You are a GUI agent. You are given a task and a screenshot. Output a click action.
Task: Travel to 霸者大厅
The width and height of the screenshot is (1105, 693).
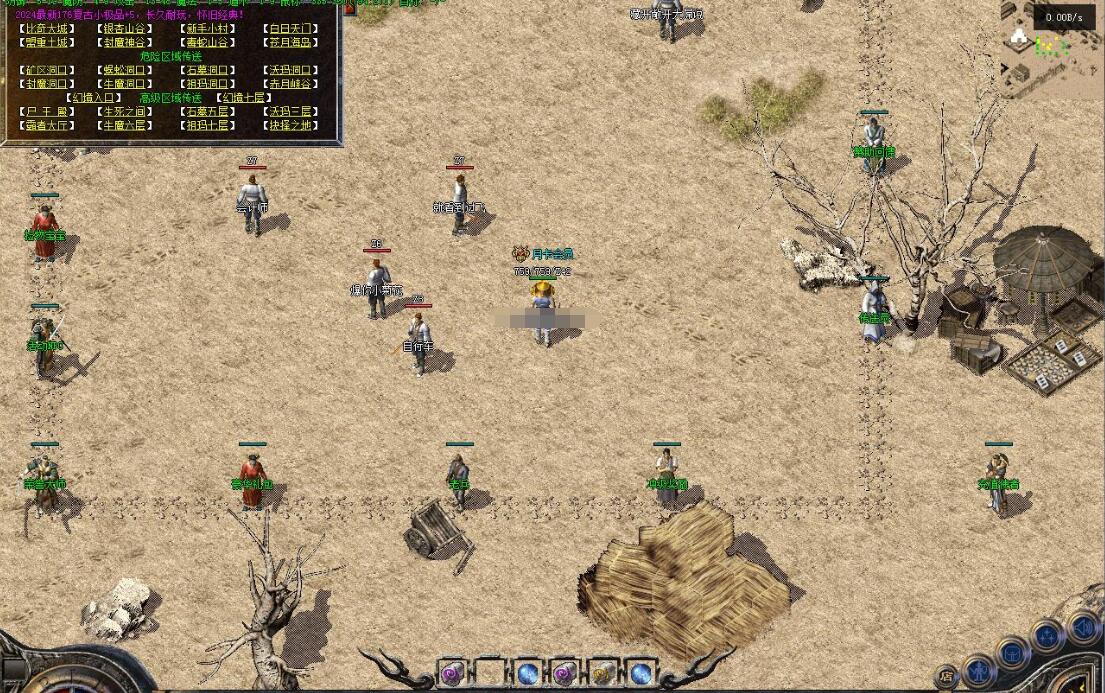click(x=46, y=126)
